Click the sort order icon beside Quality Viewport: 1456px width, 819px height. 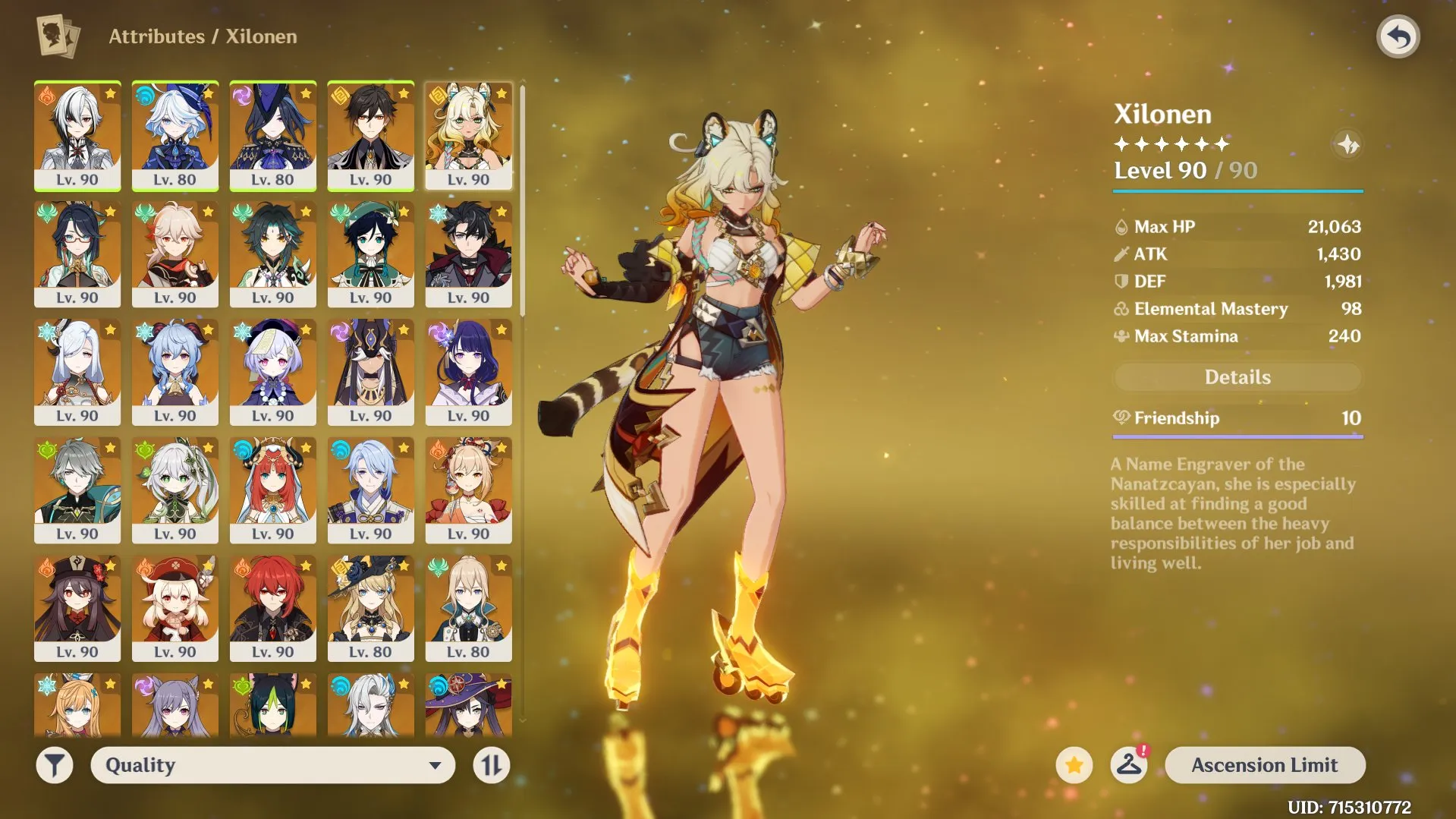pyautogui.click(x=492, y=765)
